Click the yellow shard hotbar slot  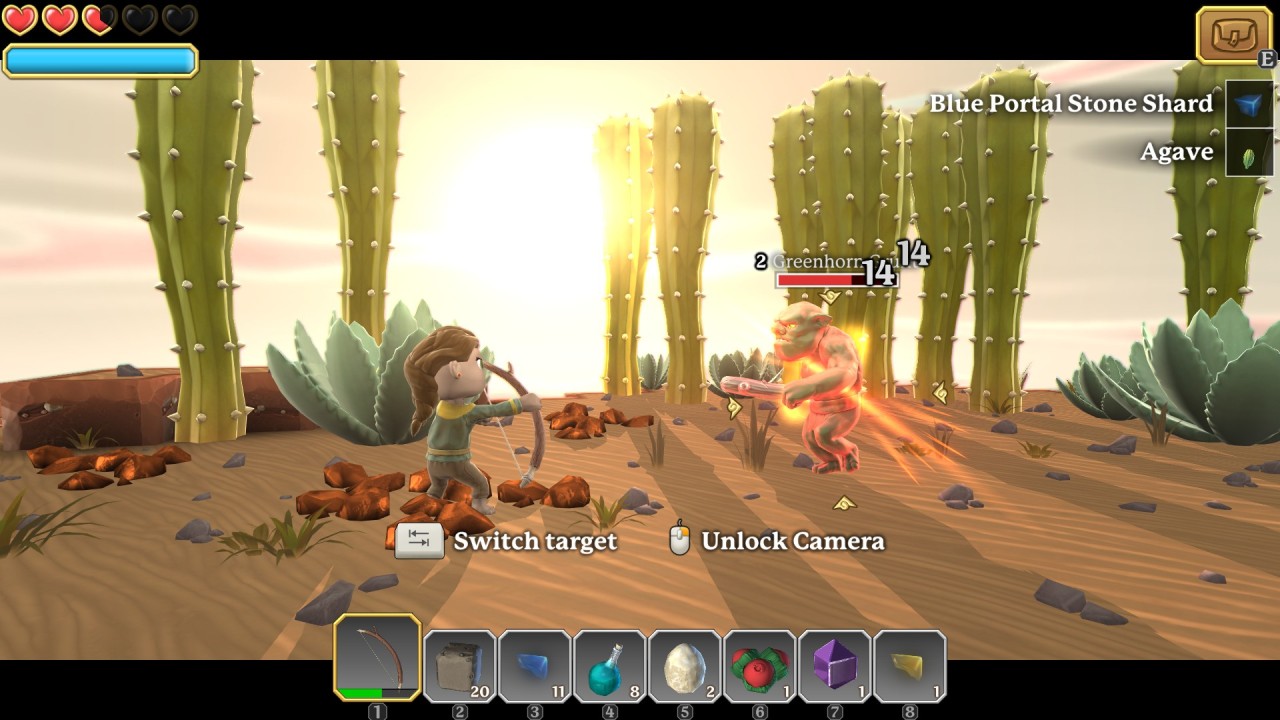(910, 665)
